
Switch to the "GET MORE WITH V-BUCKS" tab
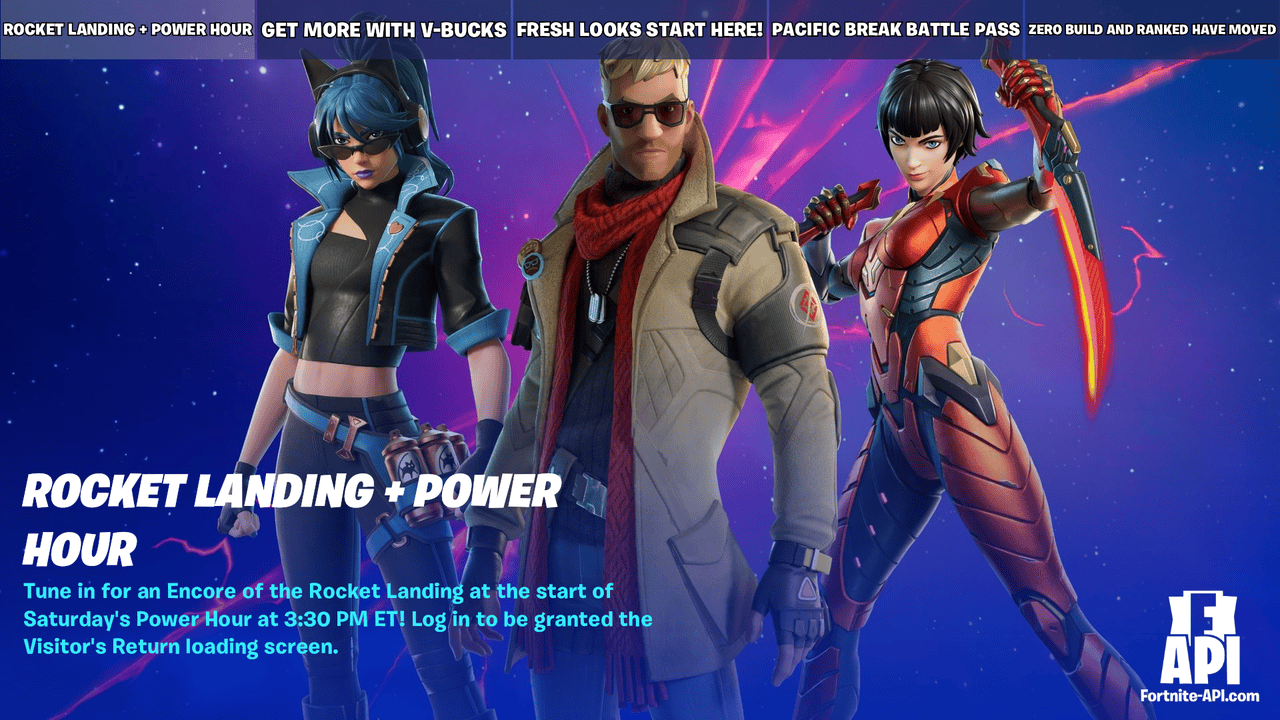(x=384, y=29)
